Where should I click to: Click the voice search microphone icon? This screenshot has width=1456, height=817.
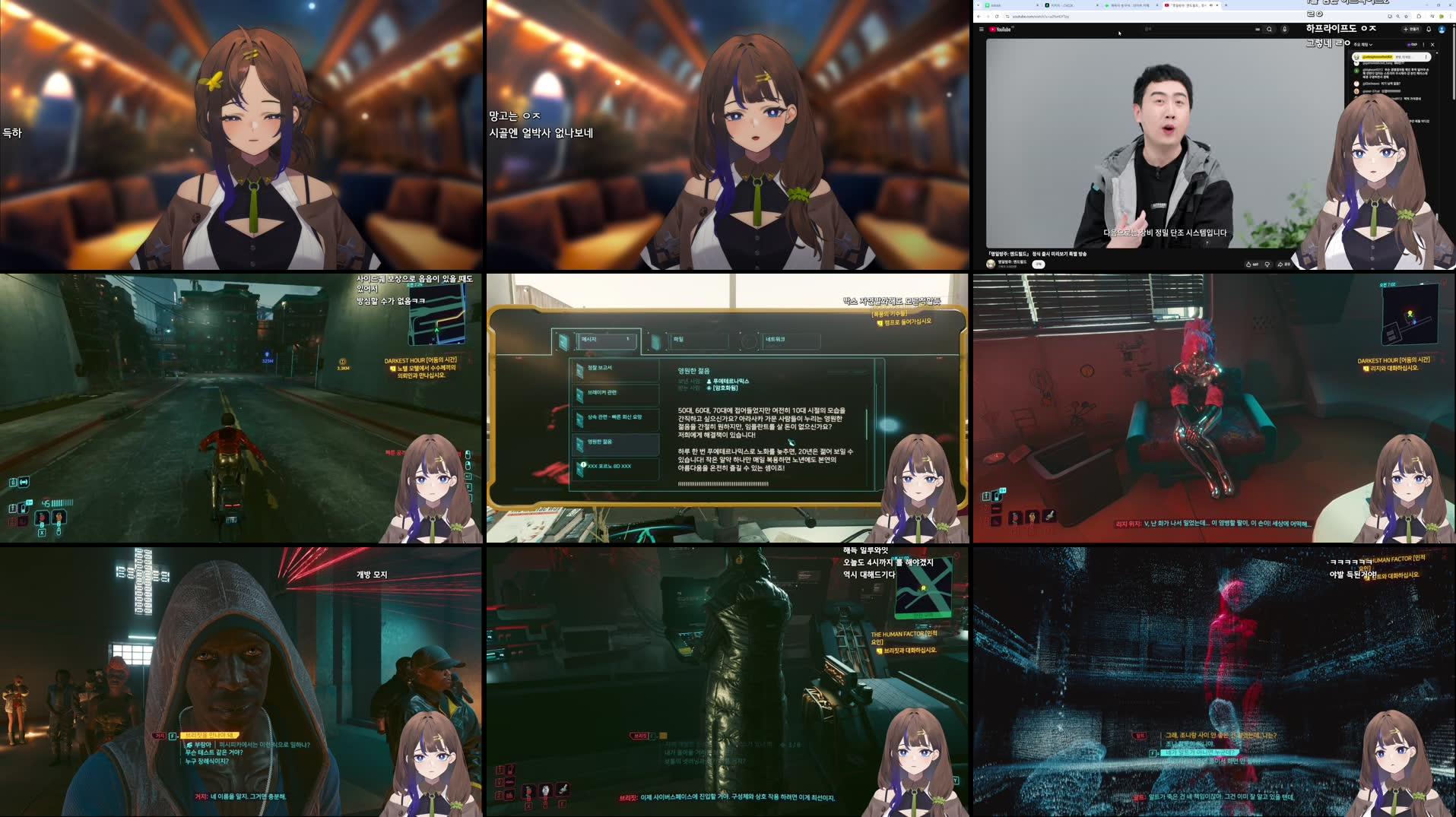1283,29
